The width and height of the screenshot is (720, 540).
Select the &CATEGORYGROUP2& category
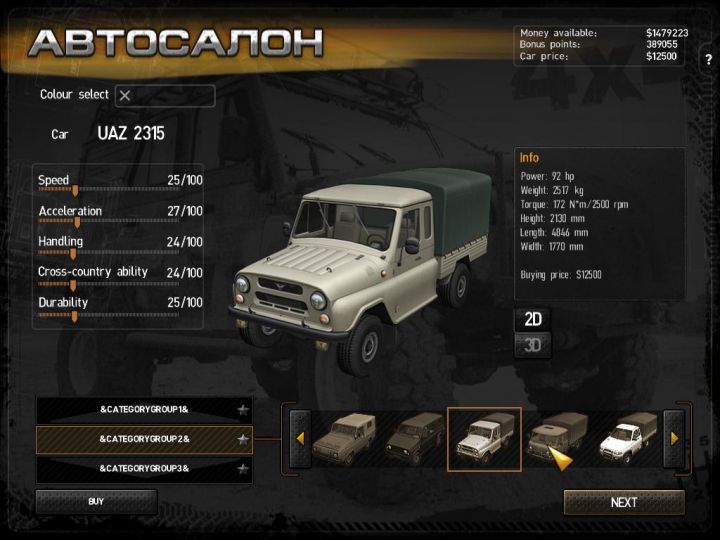tap(144, 439)
